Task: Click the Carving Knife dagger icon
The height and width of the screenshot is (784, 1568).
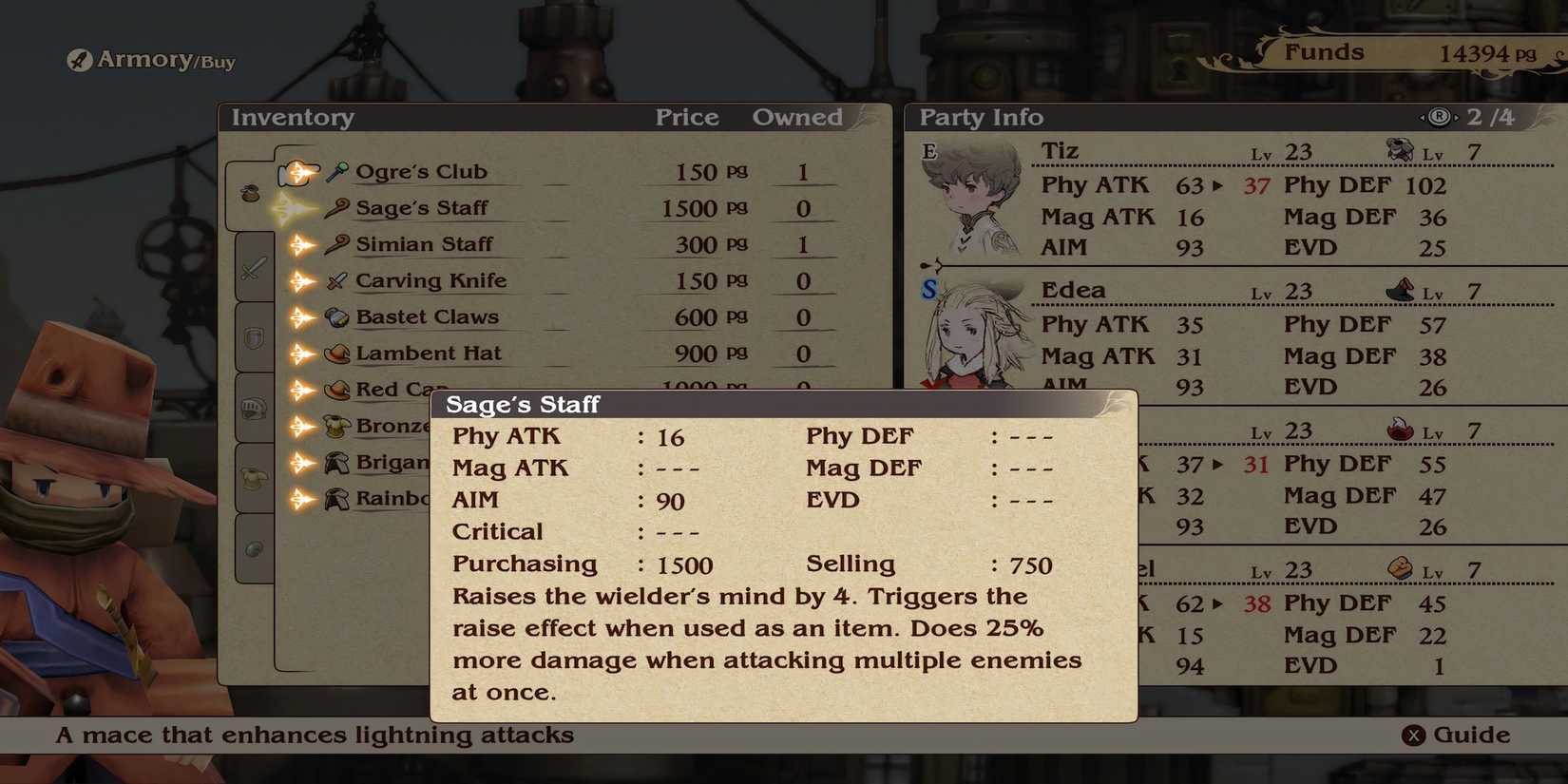Action: click(x=335, y=279)
